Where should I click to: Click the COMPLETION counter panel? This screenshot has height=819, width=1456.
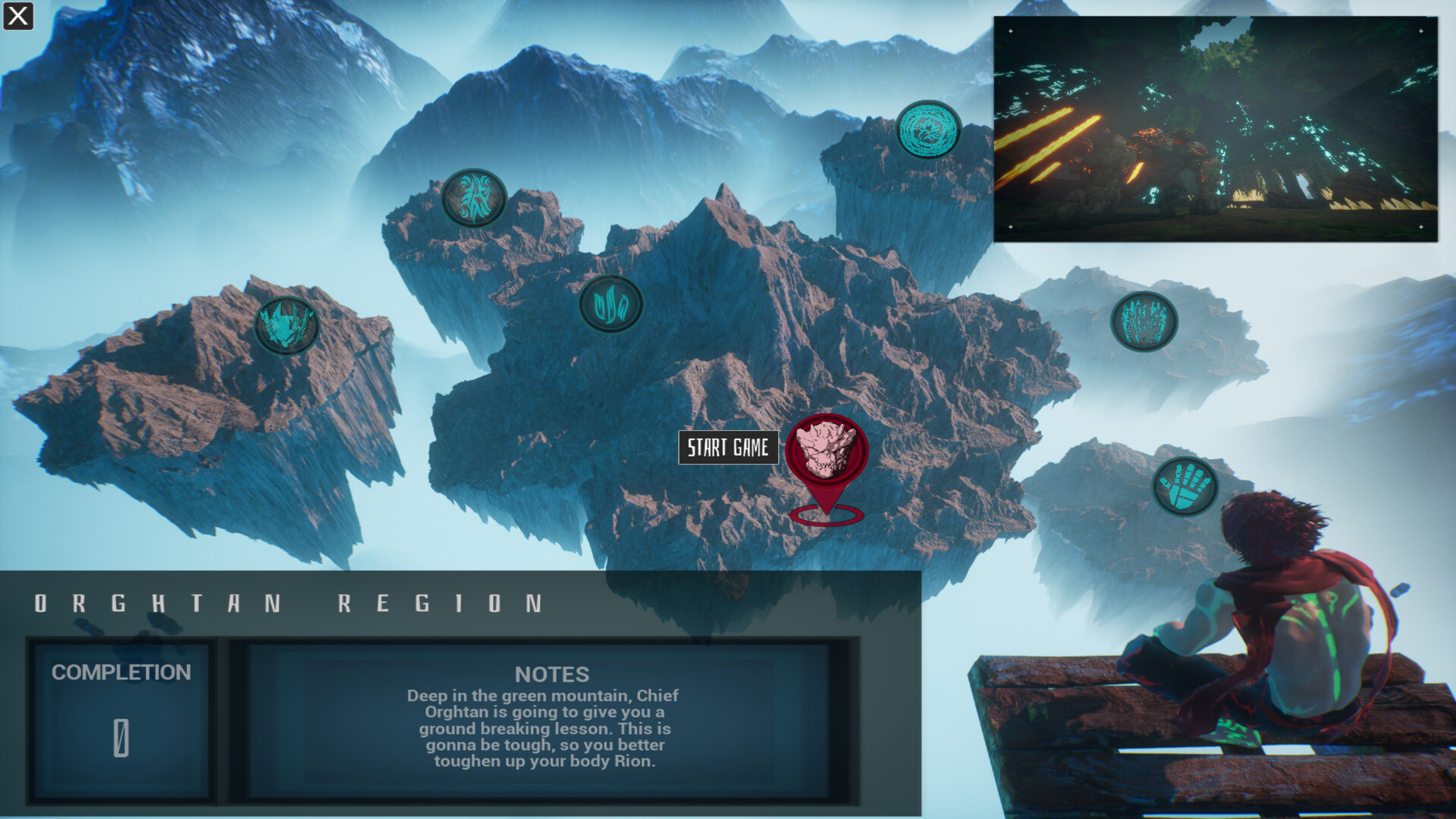click(x=121, y=713)
